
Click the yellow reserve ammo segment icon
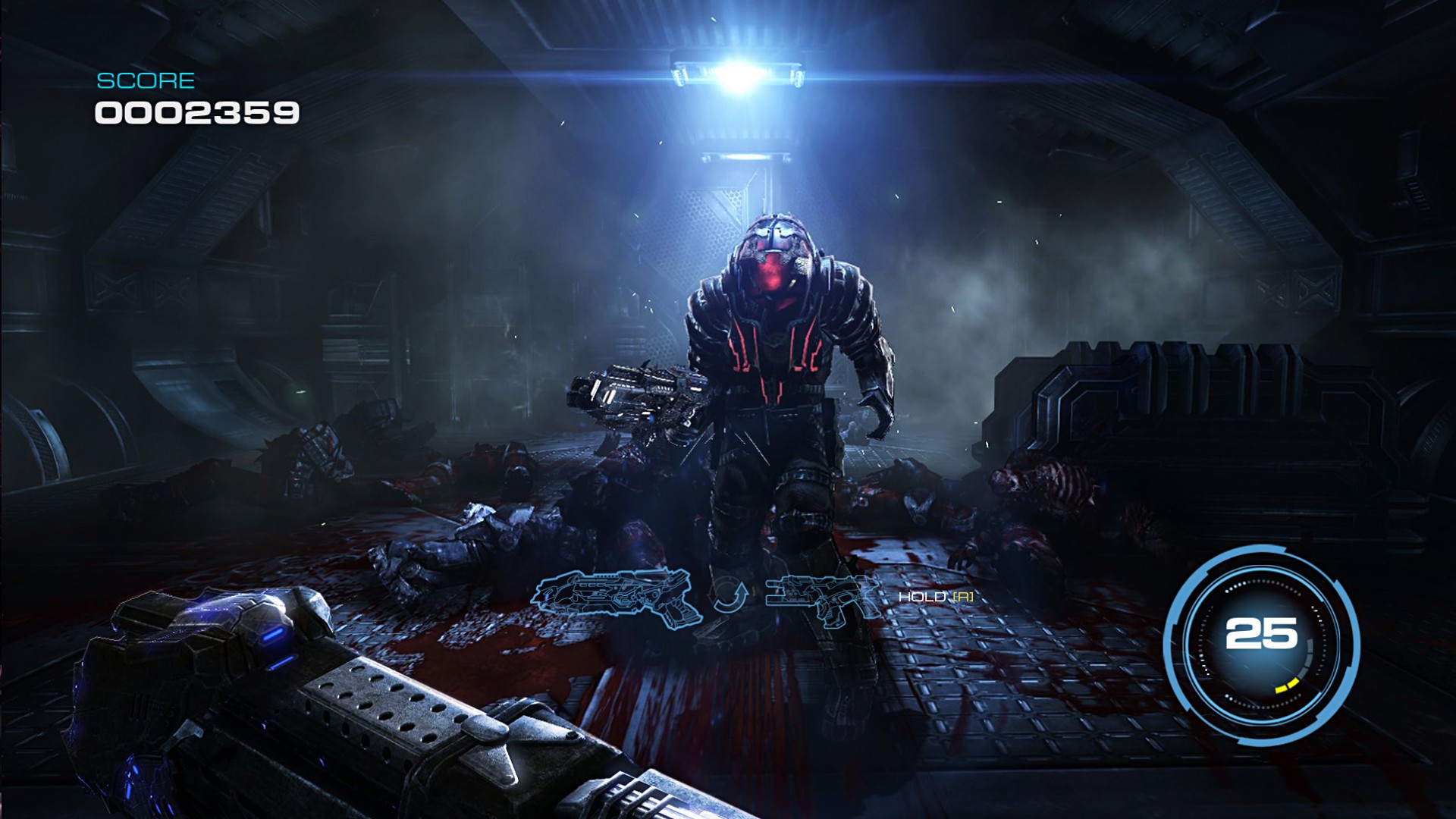pyautogui.click(x=1287, y=686)
